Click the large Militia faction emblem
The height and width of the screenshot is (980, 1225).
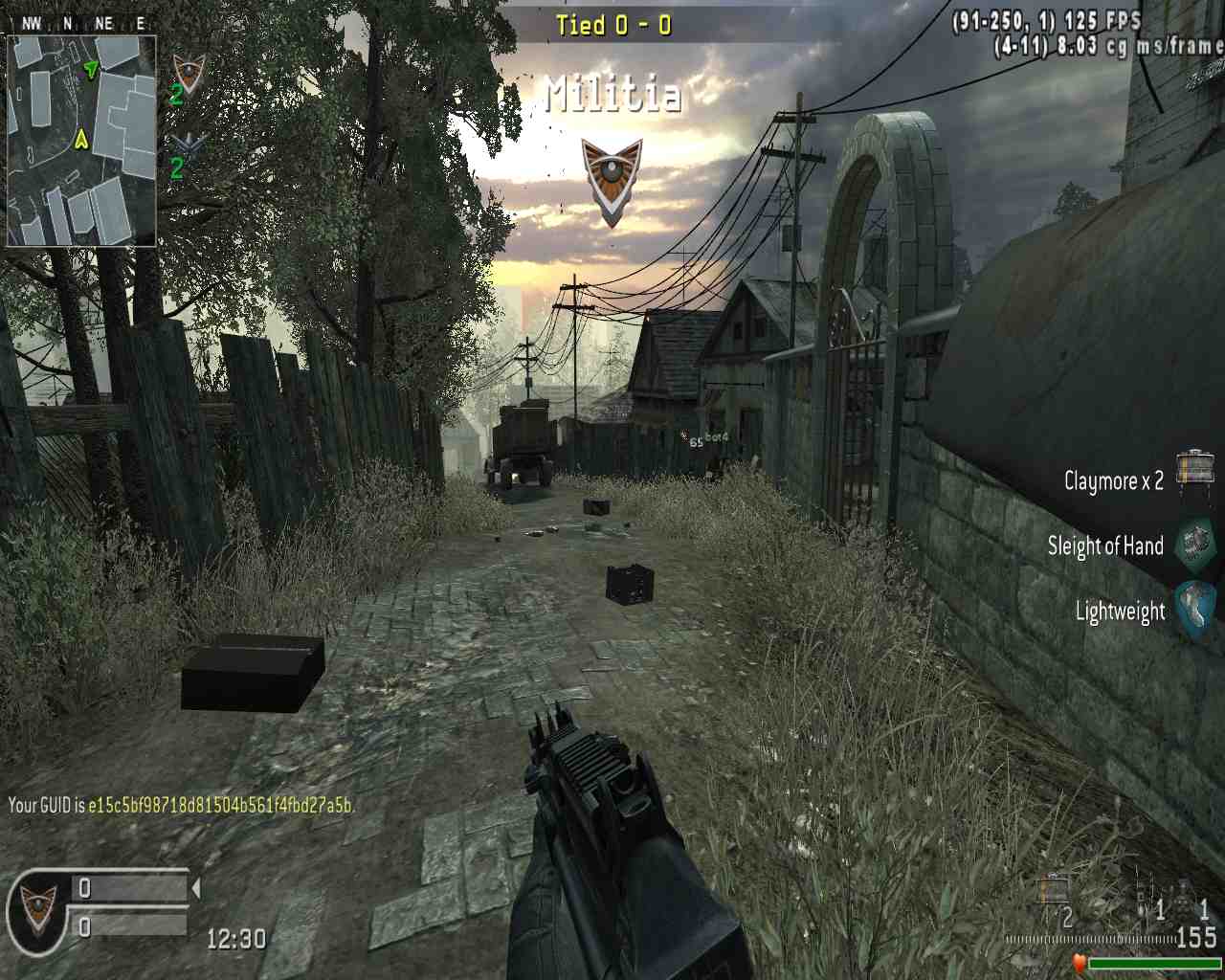(x=612, y=180)
